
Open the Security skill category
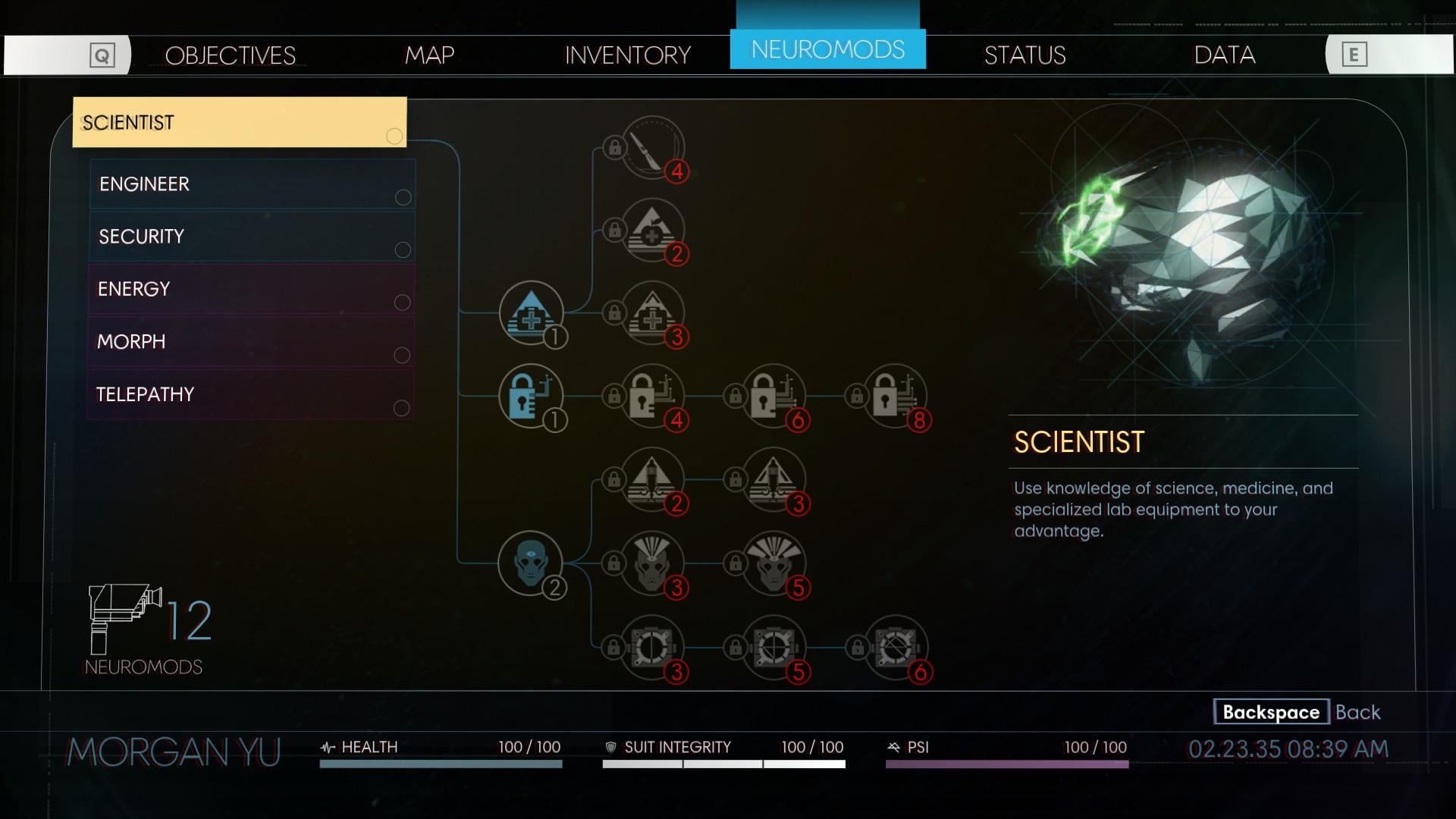(x=252, y=237)
